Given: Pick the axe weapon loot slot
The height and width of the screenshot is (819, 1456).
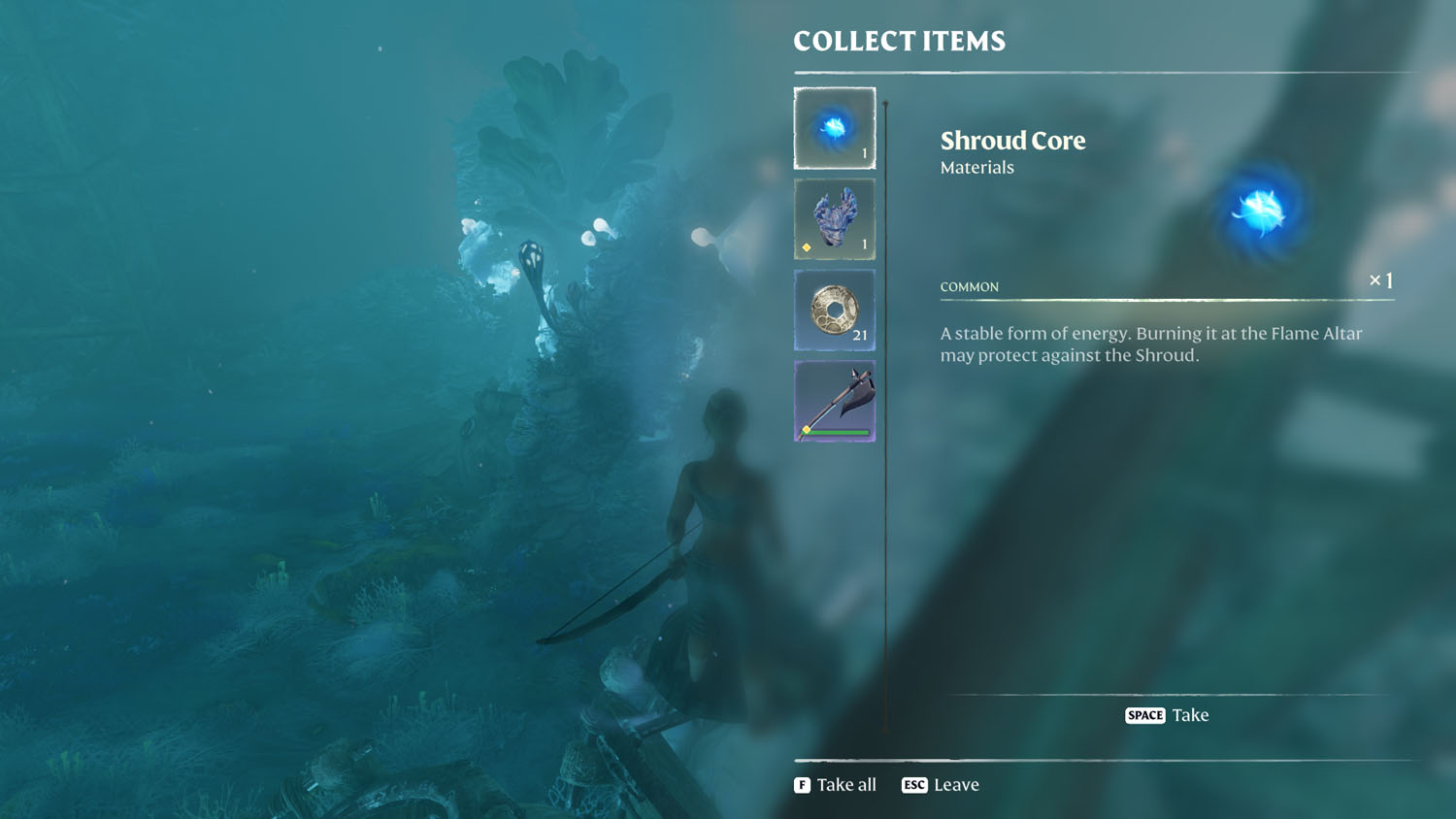Looking at the screenshot, I should coord(834,402).
